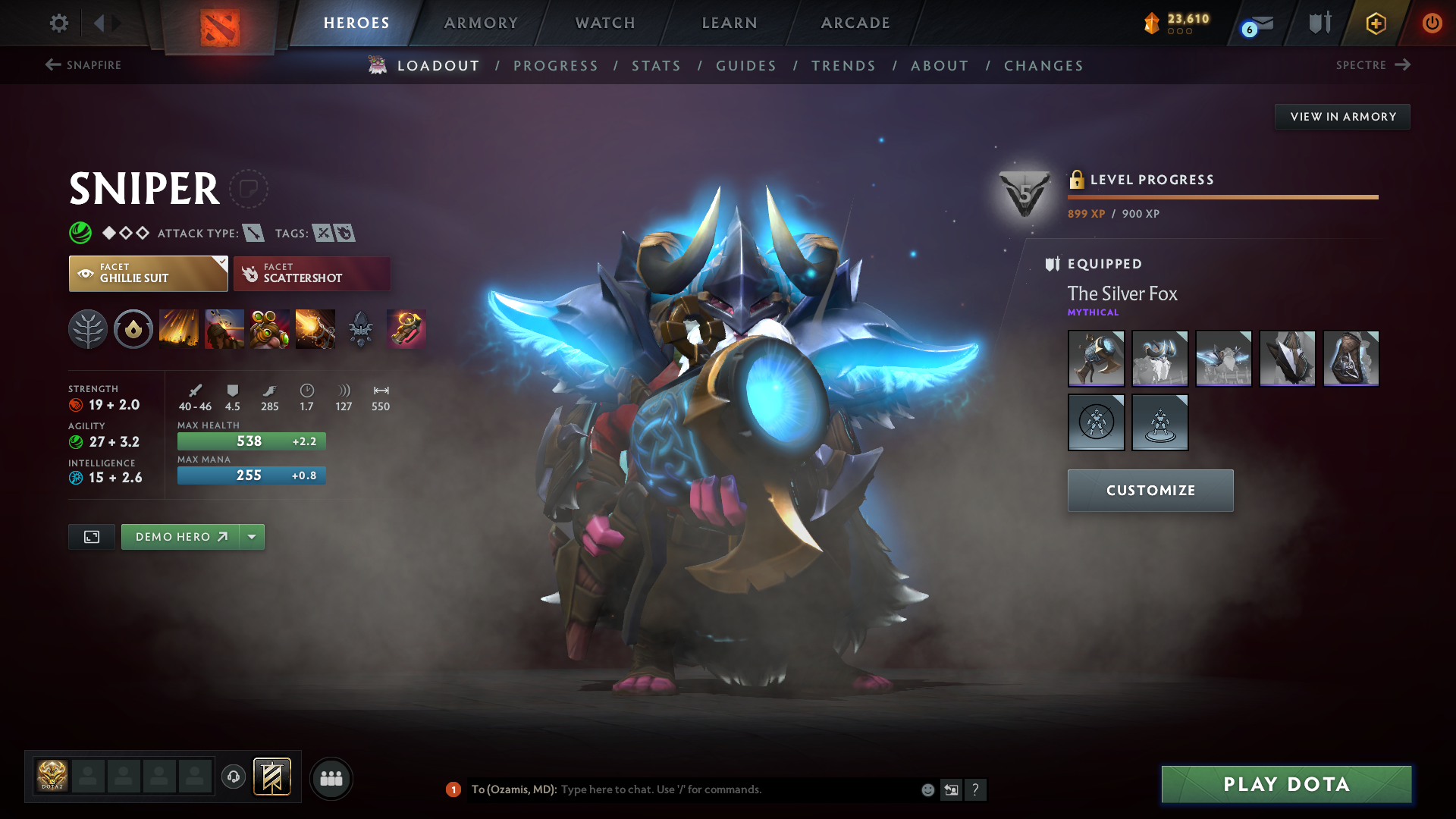
Task: Open the Guides section
Action: point(746,66)
